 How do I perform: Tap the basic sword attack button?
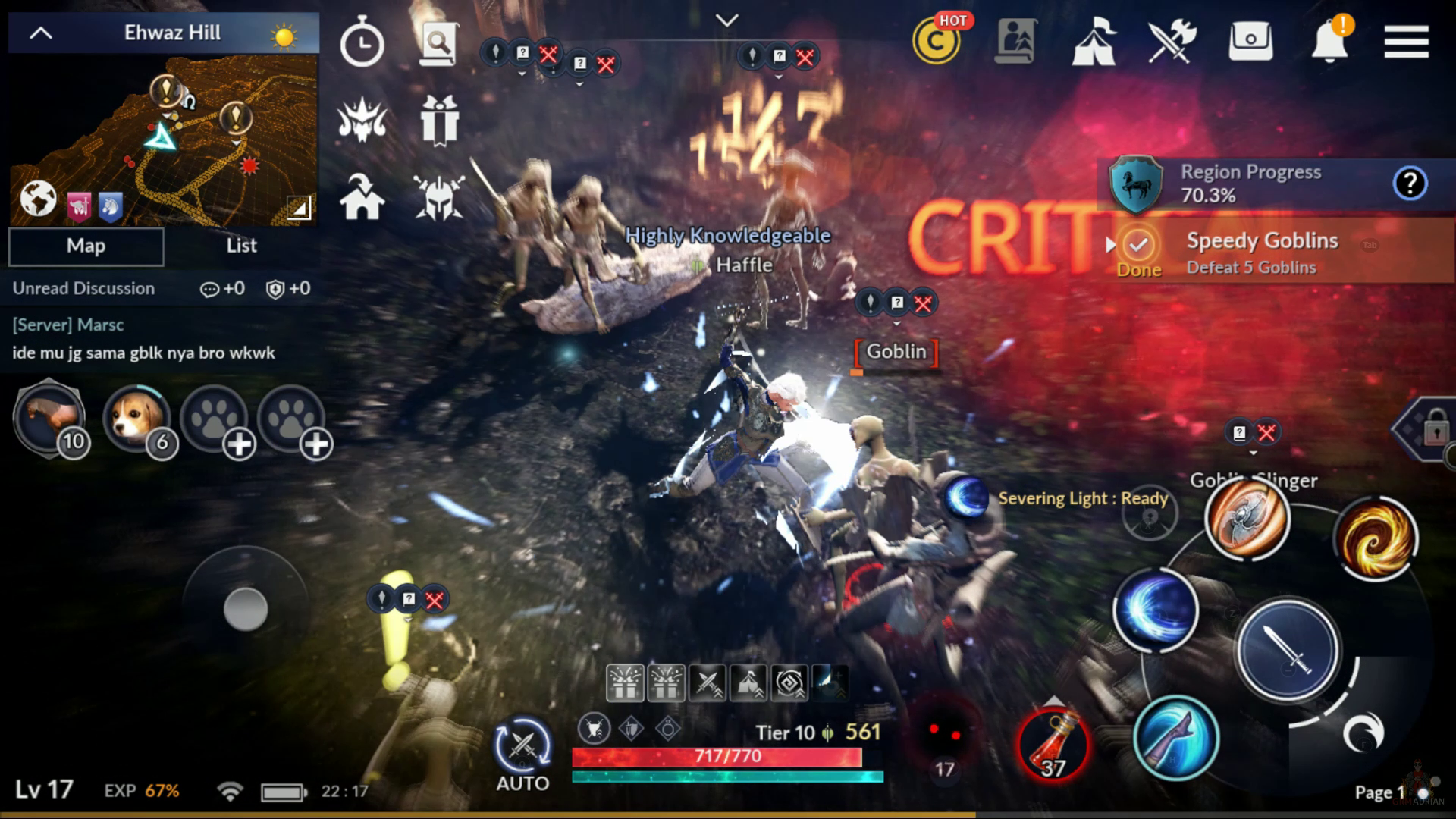coord(1288,651)
